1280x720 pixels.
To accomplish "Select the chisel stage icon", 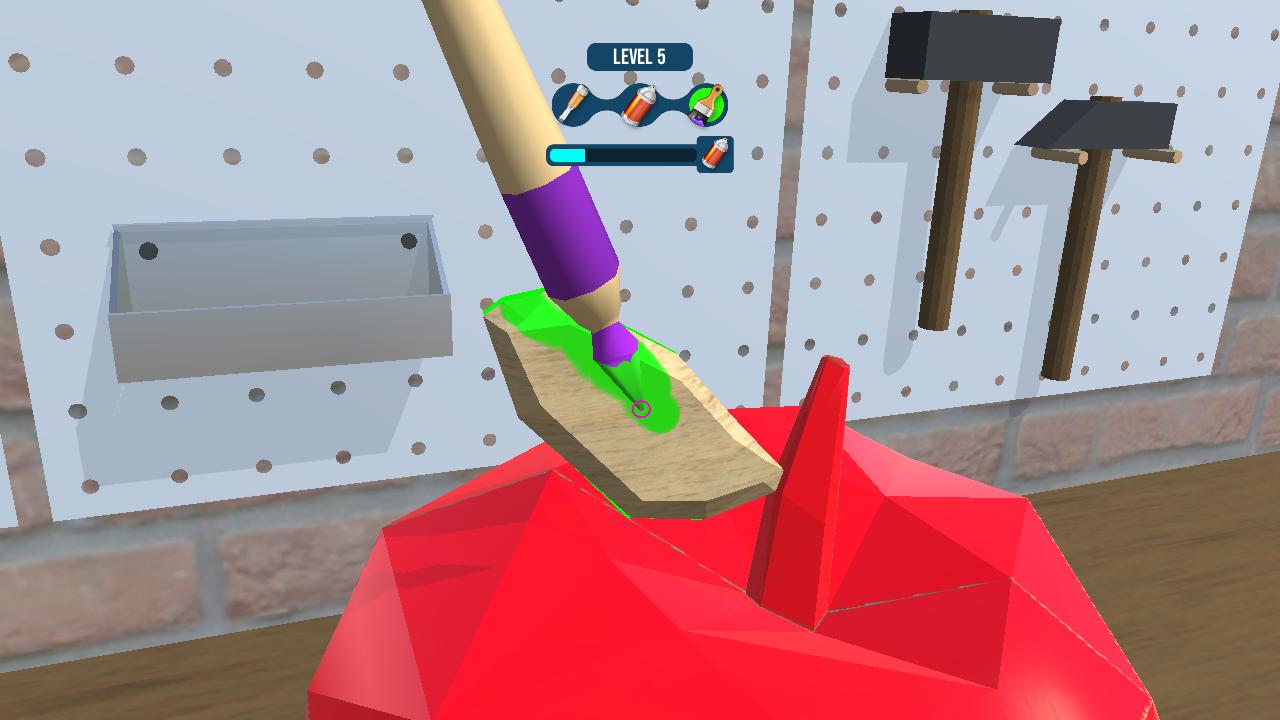I will [x=571, y=104].
